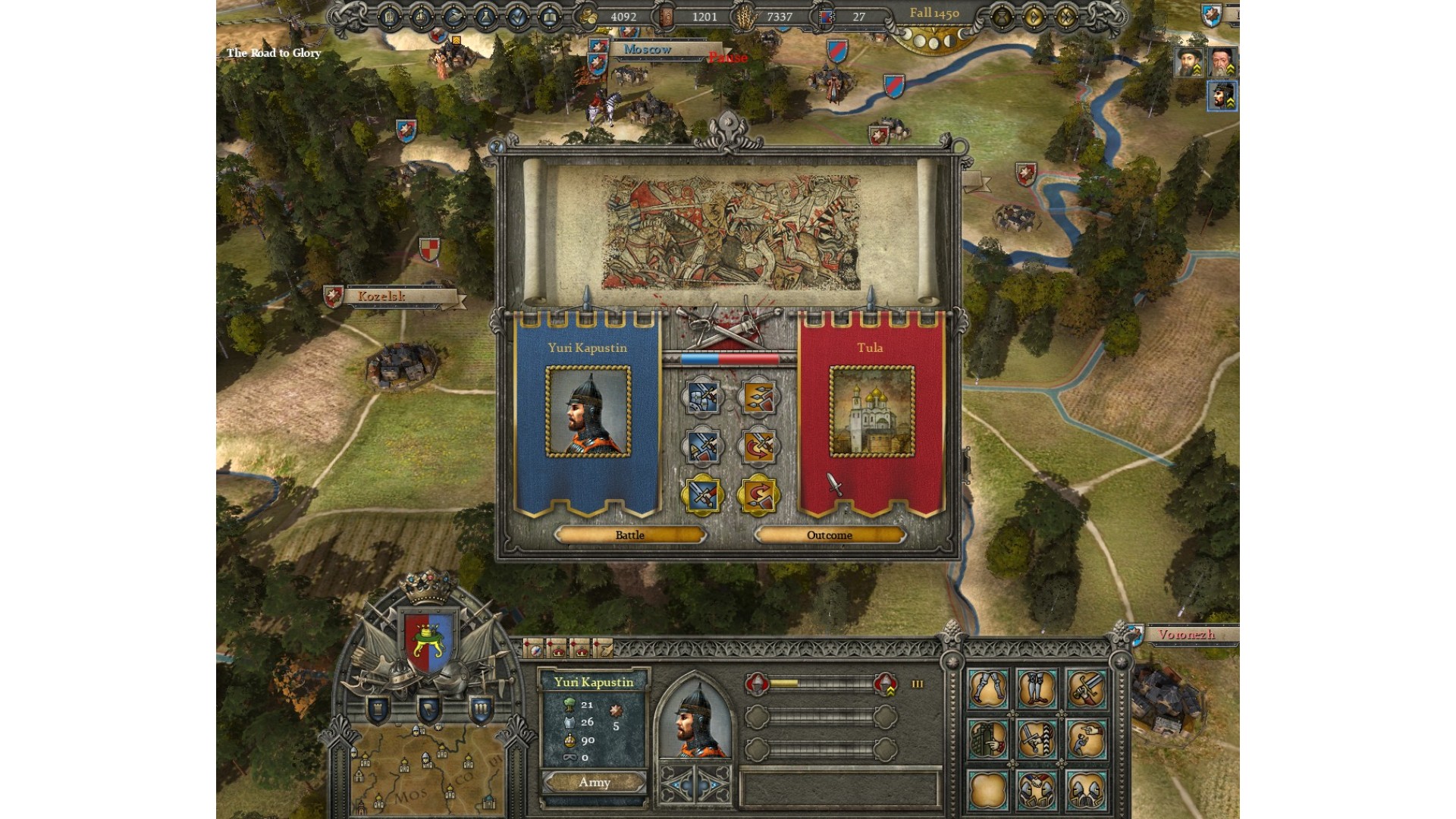
Task: Open the minimap of Moscow region
Action: pos(425,773)
